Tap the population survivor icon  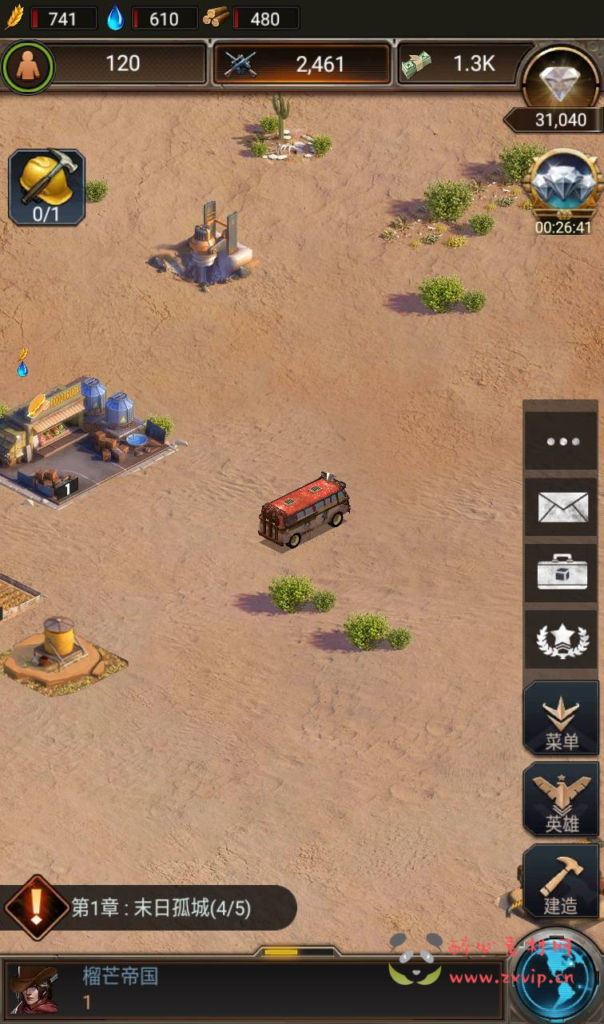coord(27,64)
